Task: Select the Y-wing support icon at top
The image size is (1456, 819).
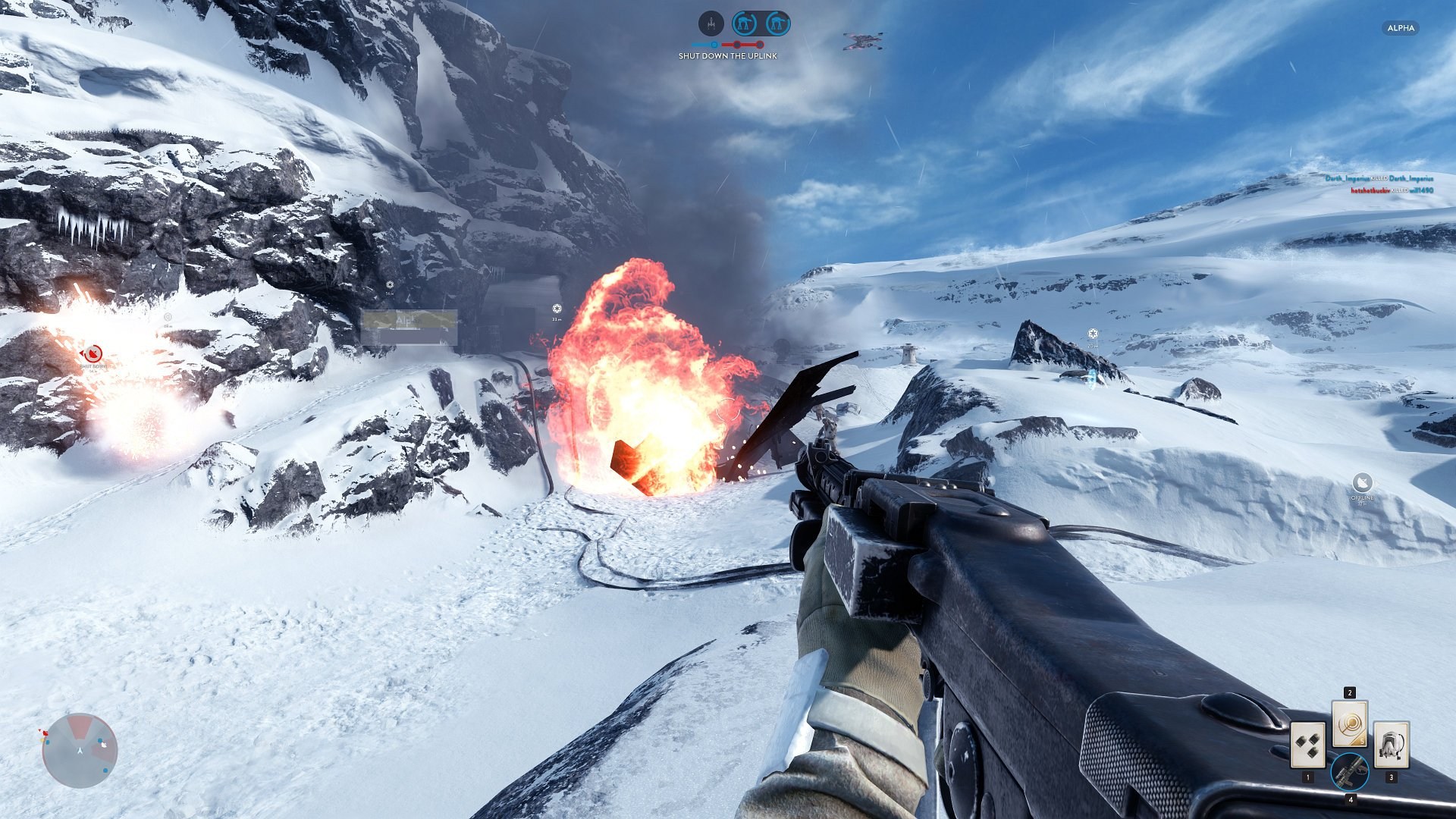Action: [711, 22]
